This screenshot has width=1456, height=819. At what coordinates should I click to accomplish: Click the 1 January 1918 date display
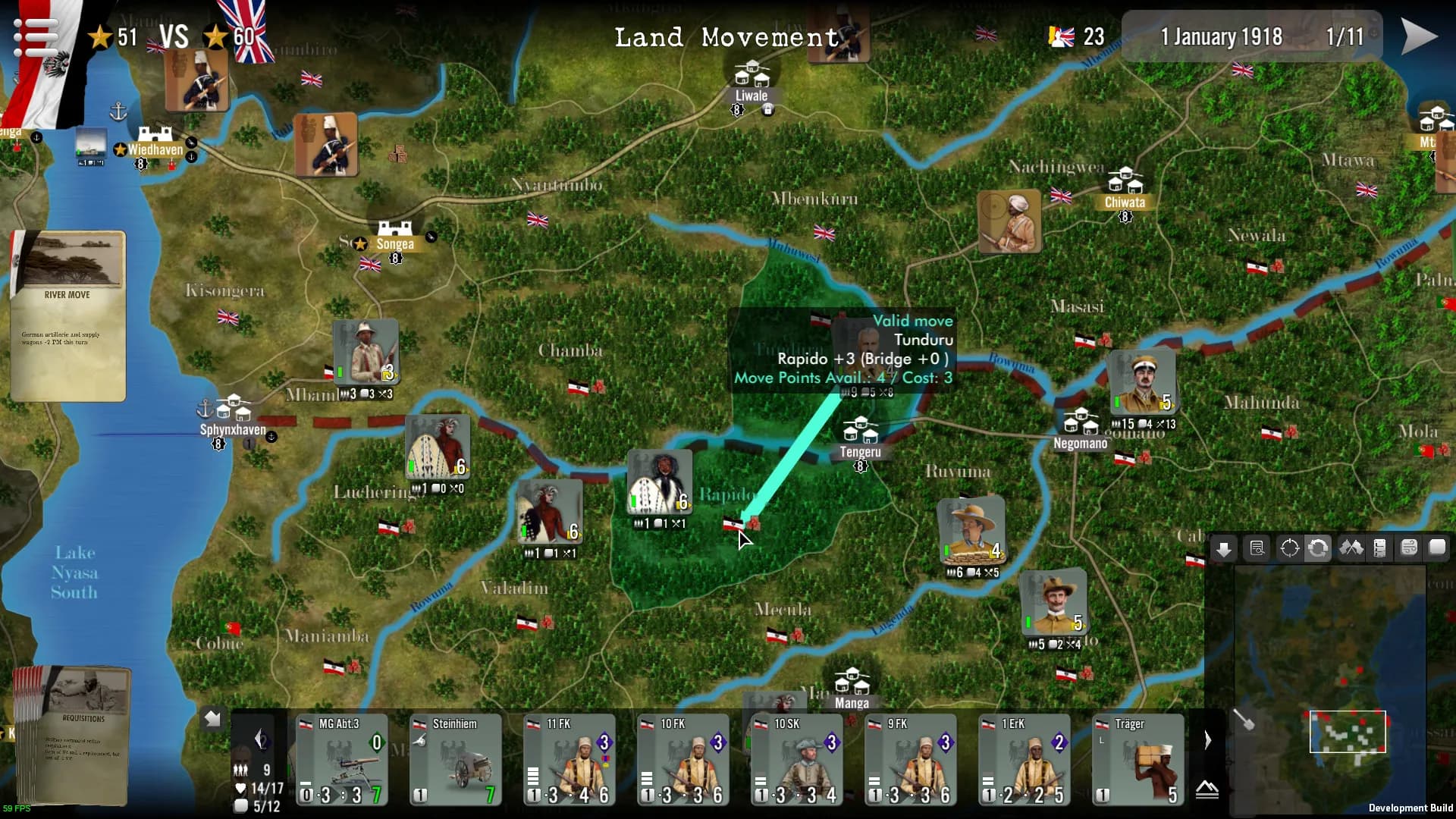click(x=1223, y=36)
